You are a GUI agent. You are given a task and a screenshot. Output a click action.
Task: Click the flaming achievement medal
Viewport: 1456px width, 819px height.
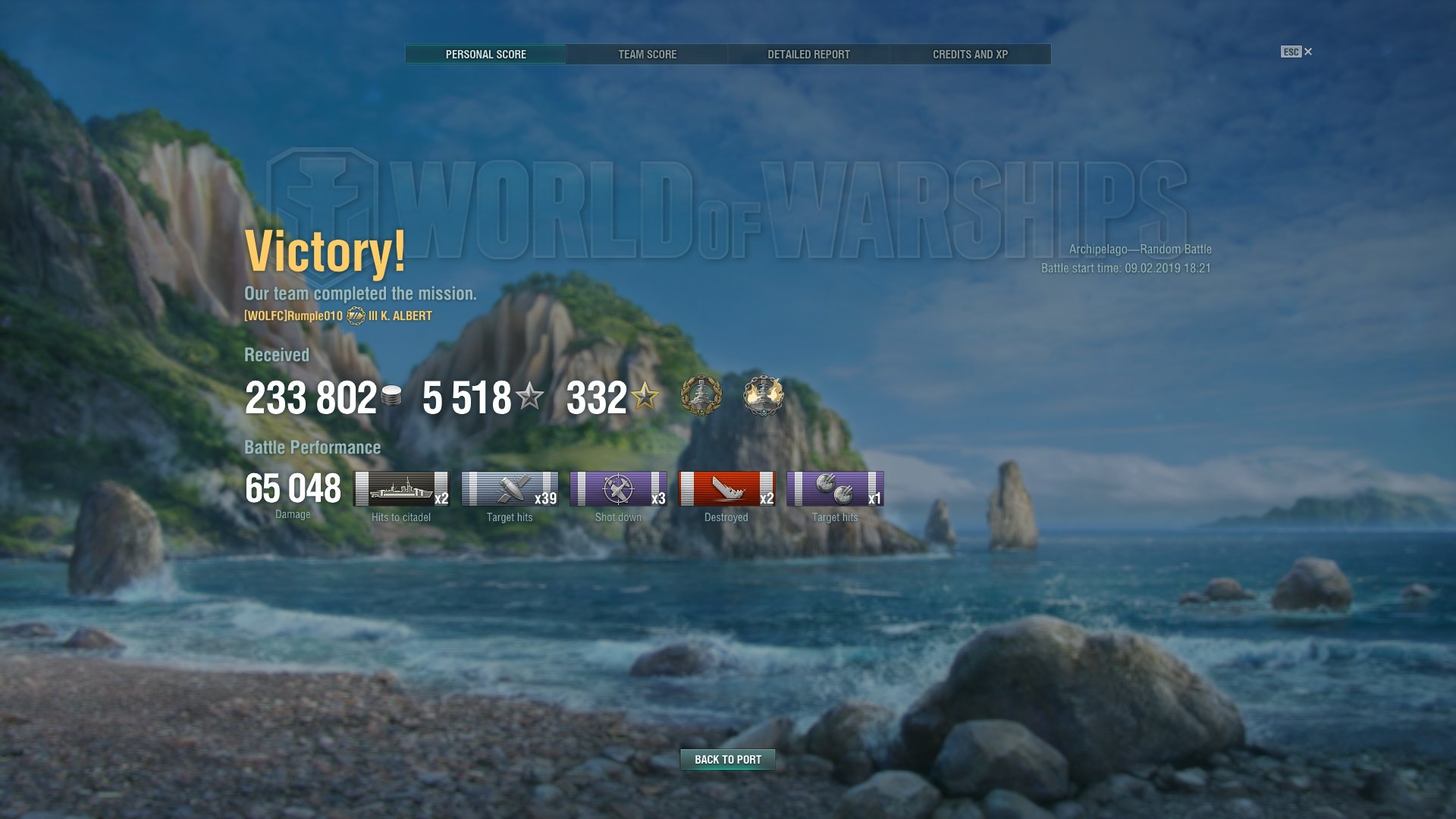click(x=763, y=395)
